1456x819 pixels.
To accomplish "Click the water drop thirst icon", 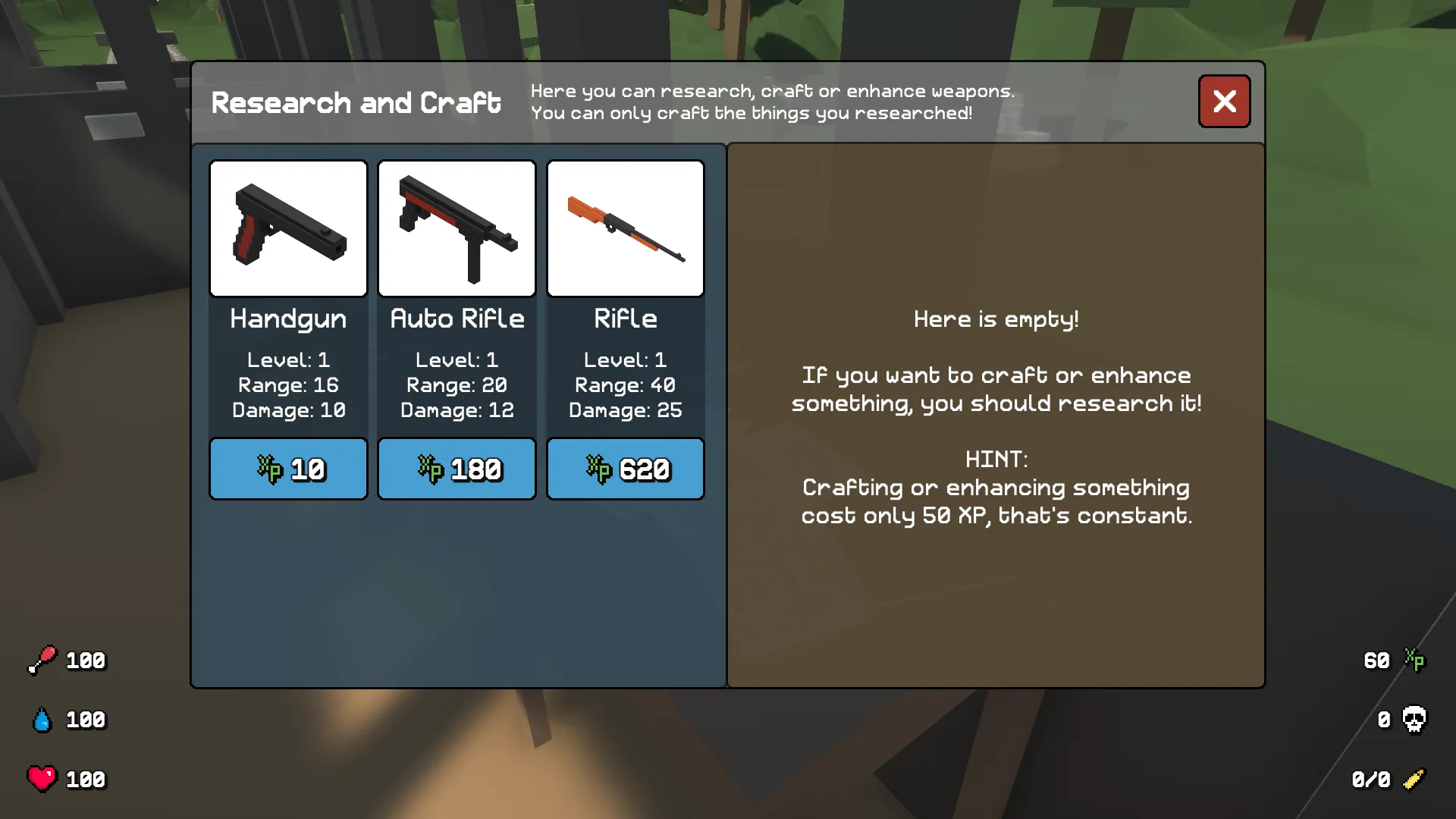I will click(43, 720).
